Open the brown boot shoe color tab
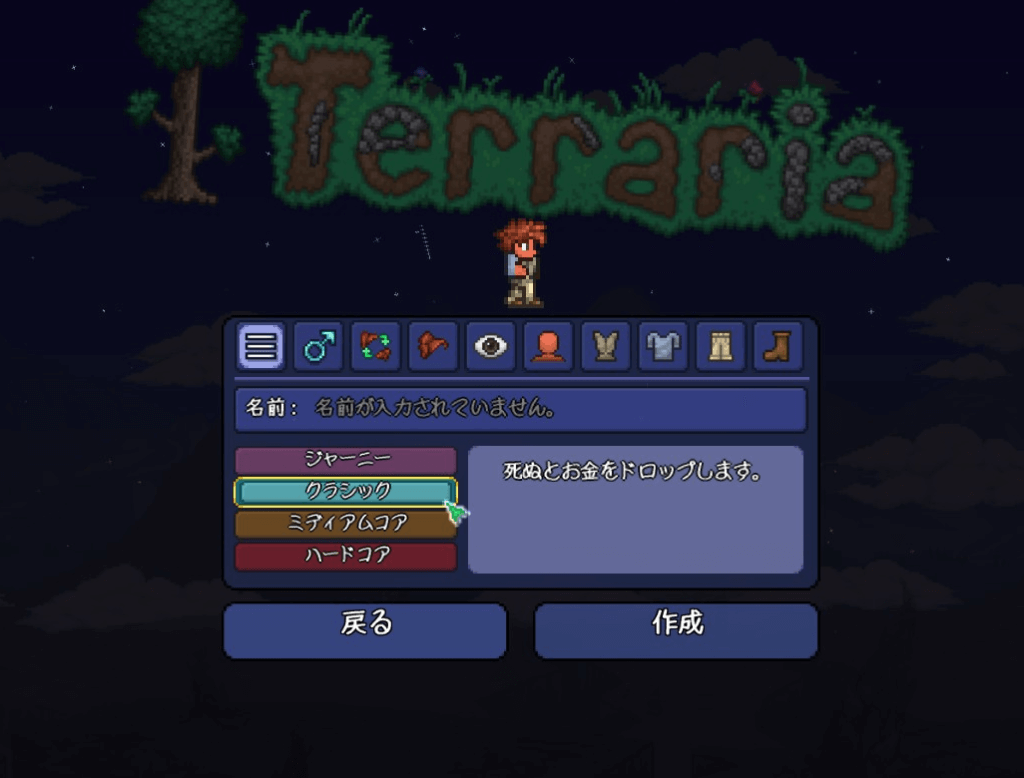The image size is (1024, 778). pos(777,347)
